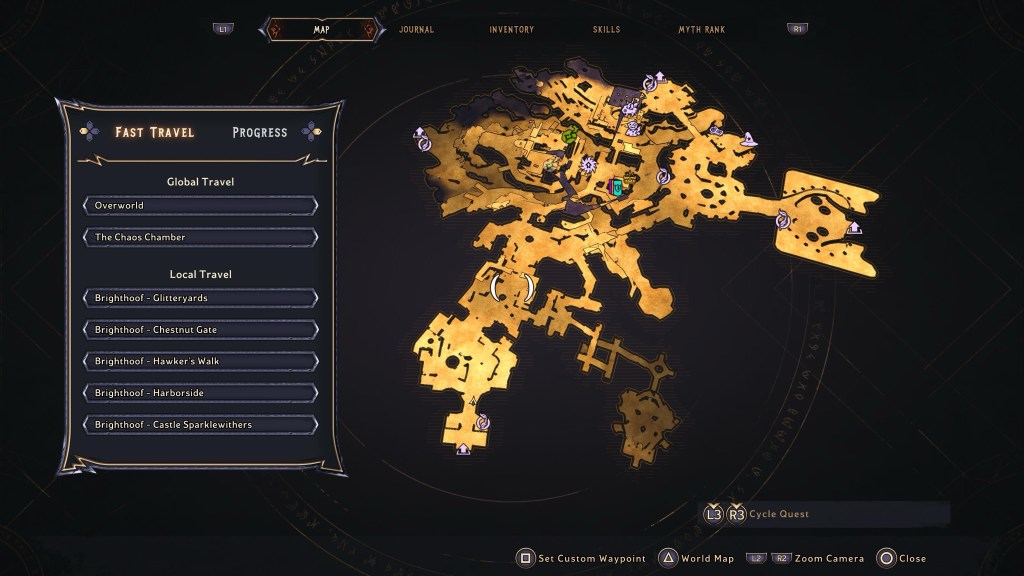
Task: Select the Map tab
Action: click(x=321, y=30)
